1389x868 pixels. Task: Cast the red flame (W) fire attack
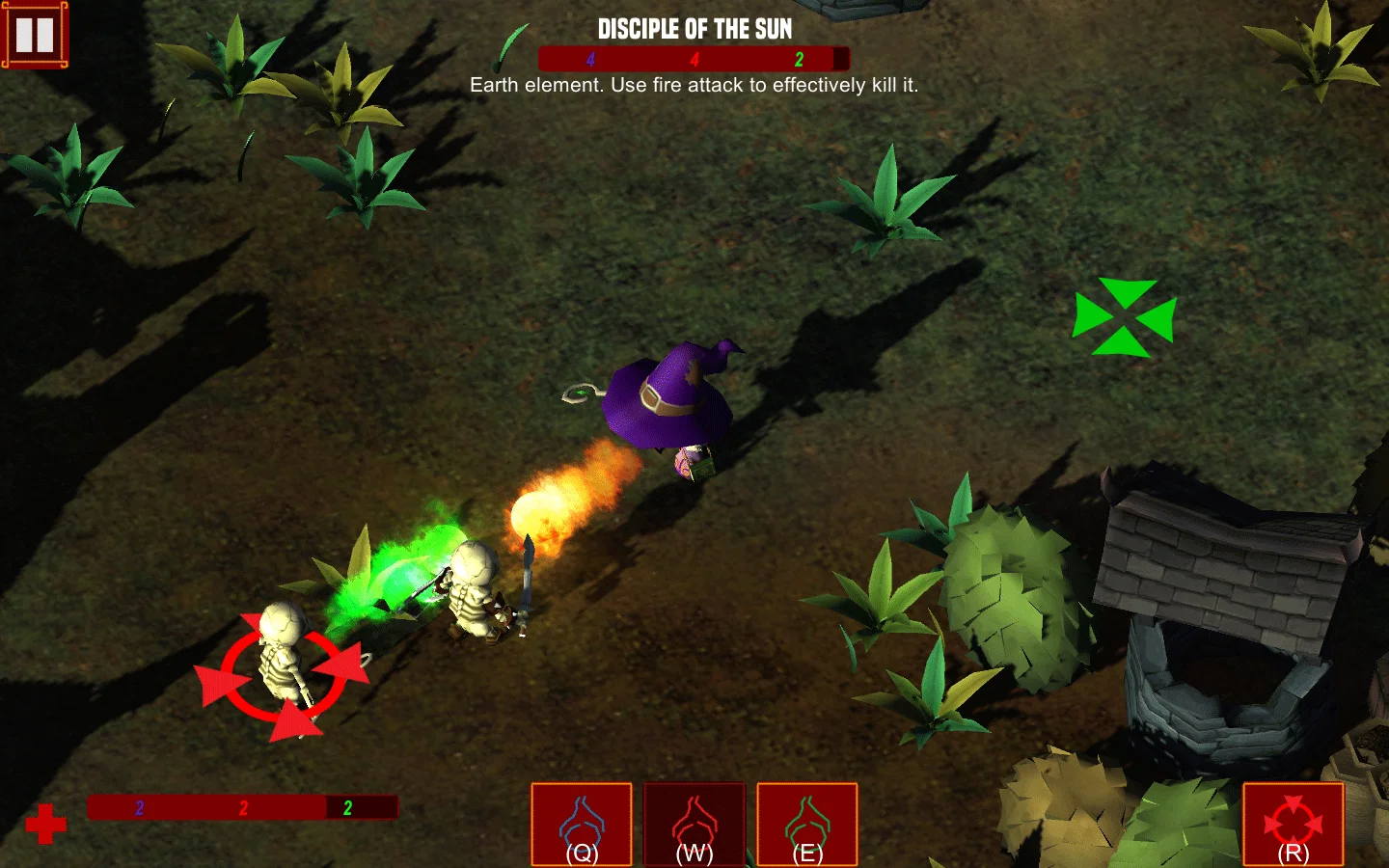tap(694, 825)
